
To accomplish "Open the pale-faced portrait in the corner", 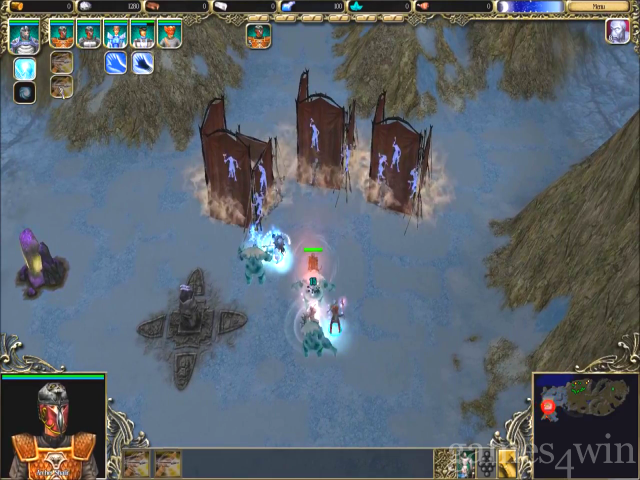I will (617, 31).
